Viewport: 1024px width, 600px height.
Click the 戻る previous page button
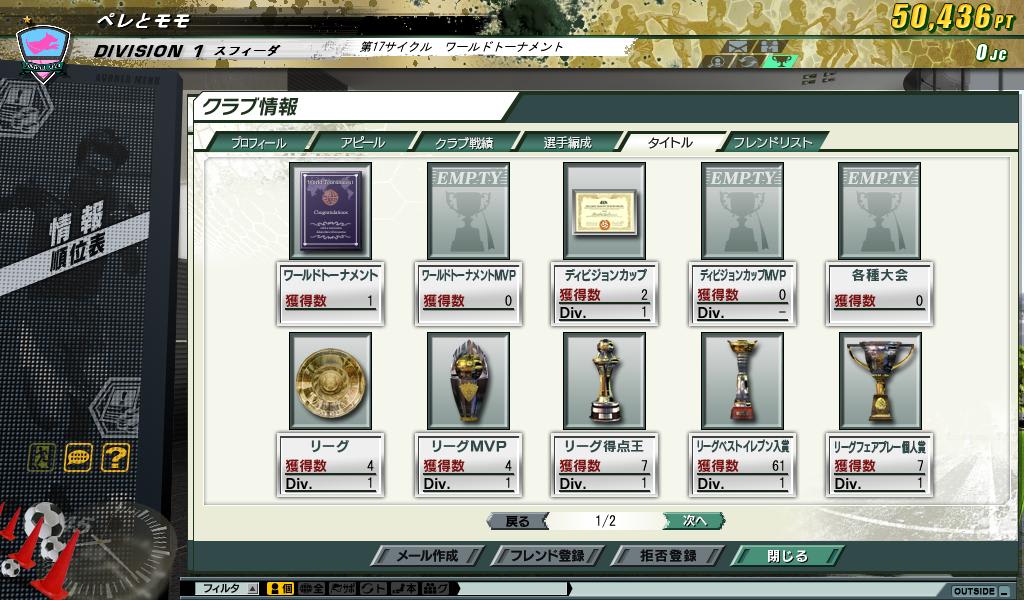[517, 521]
